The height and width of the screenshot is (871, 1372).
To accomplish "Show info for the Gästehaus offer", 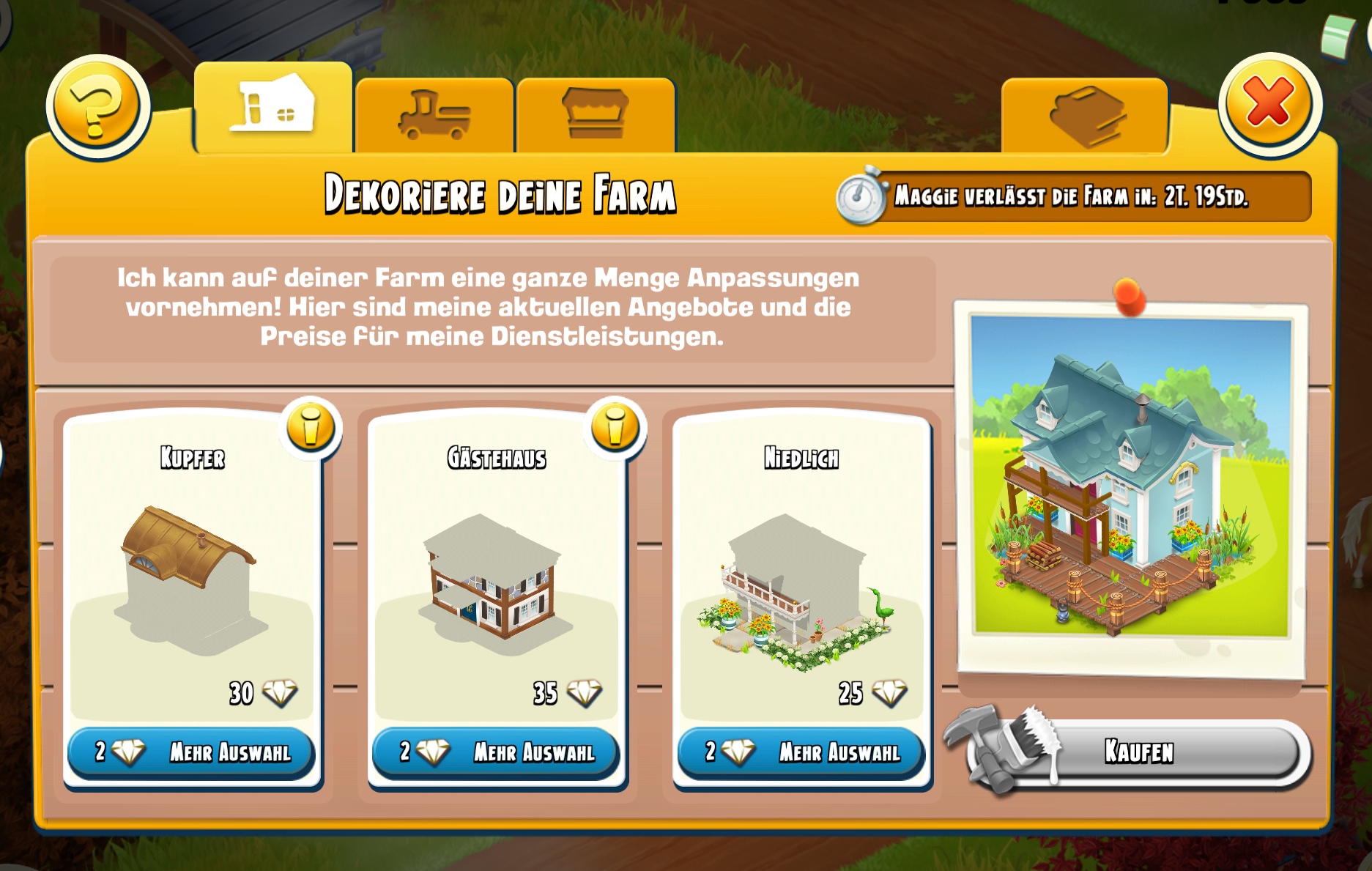I will (615, 427).
